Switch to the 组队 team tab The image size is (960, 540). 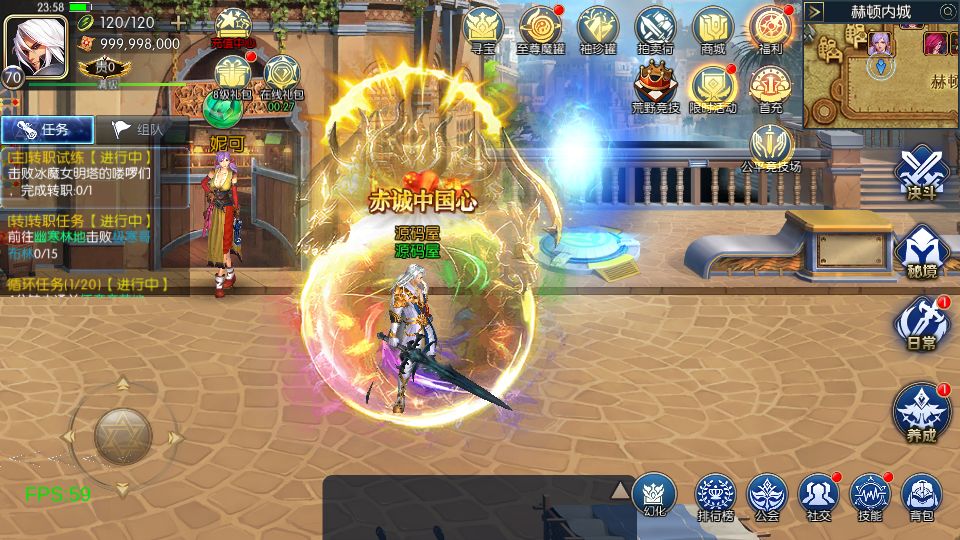(x=138, y=129)
